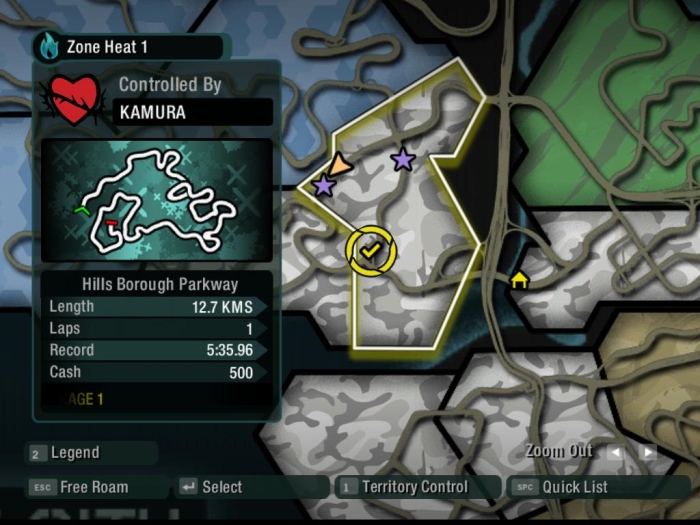
Task: Click the orange arrow player marker
Action: click(340, 166)
